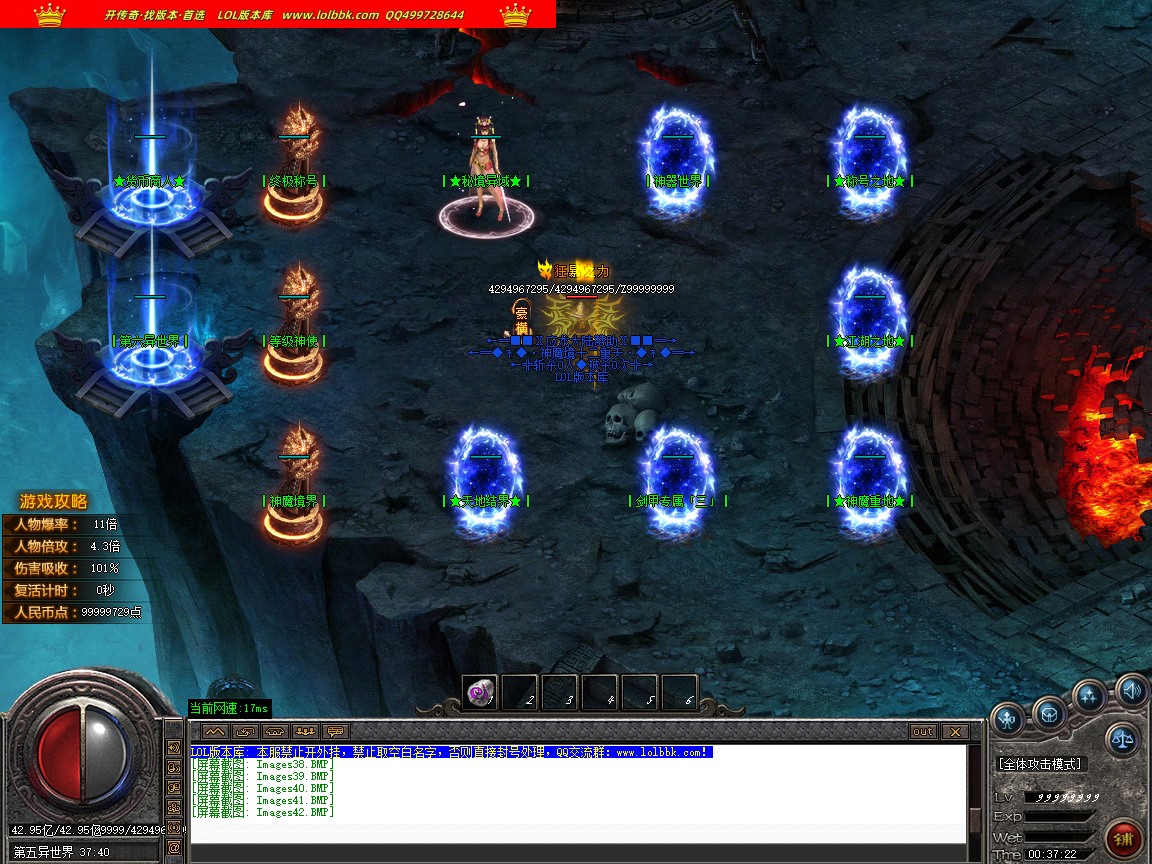Image resolution: width=1152 pixels, height=864 pixels.
Task: Open the trade scales icon
Action: click(x=1122, y=740)
